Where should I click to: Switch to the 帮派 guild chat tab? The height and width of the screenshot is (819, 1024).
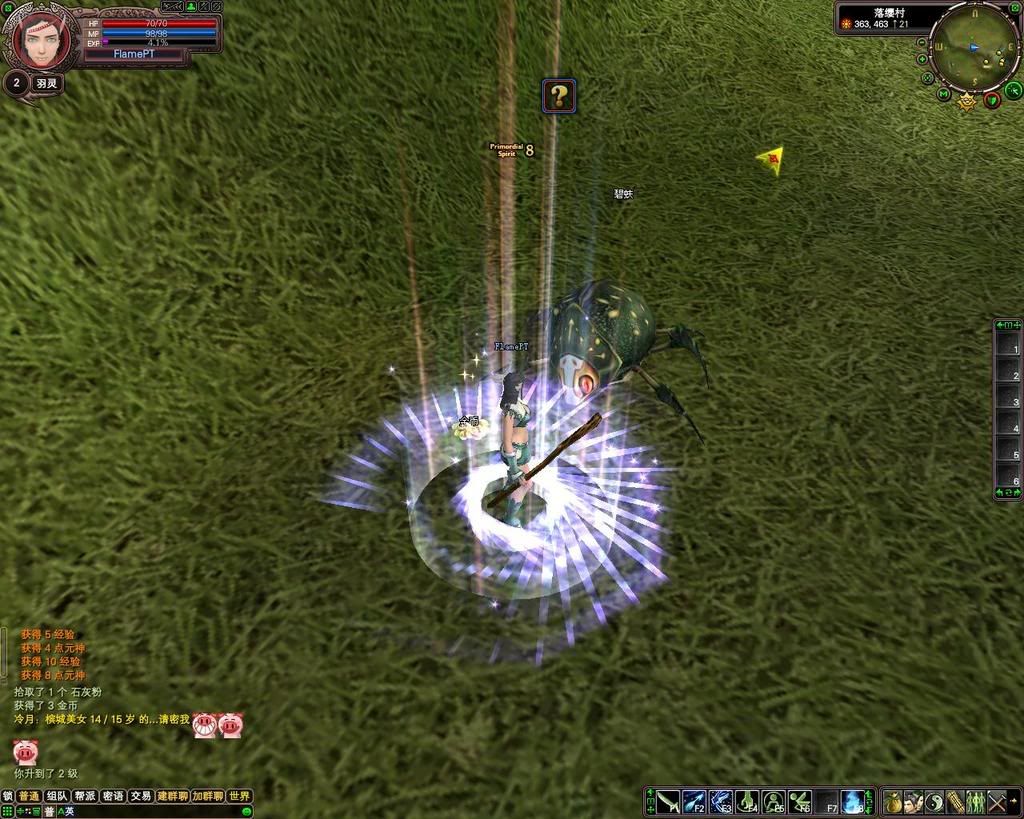coord(85,796)
